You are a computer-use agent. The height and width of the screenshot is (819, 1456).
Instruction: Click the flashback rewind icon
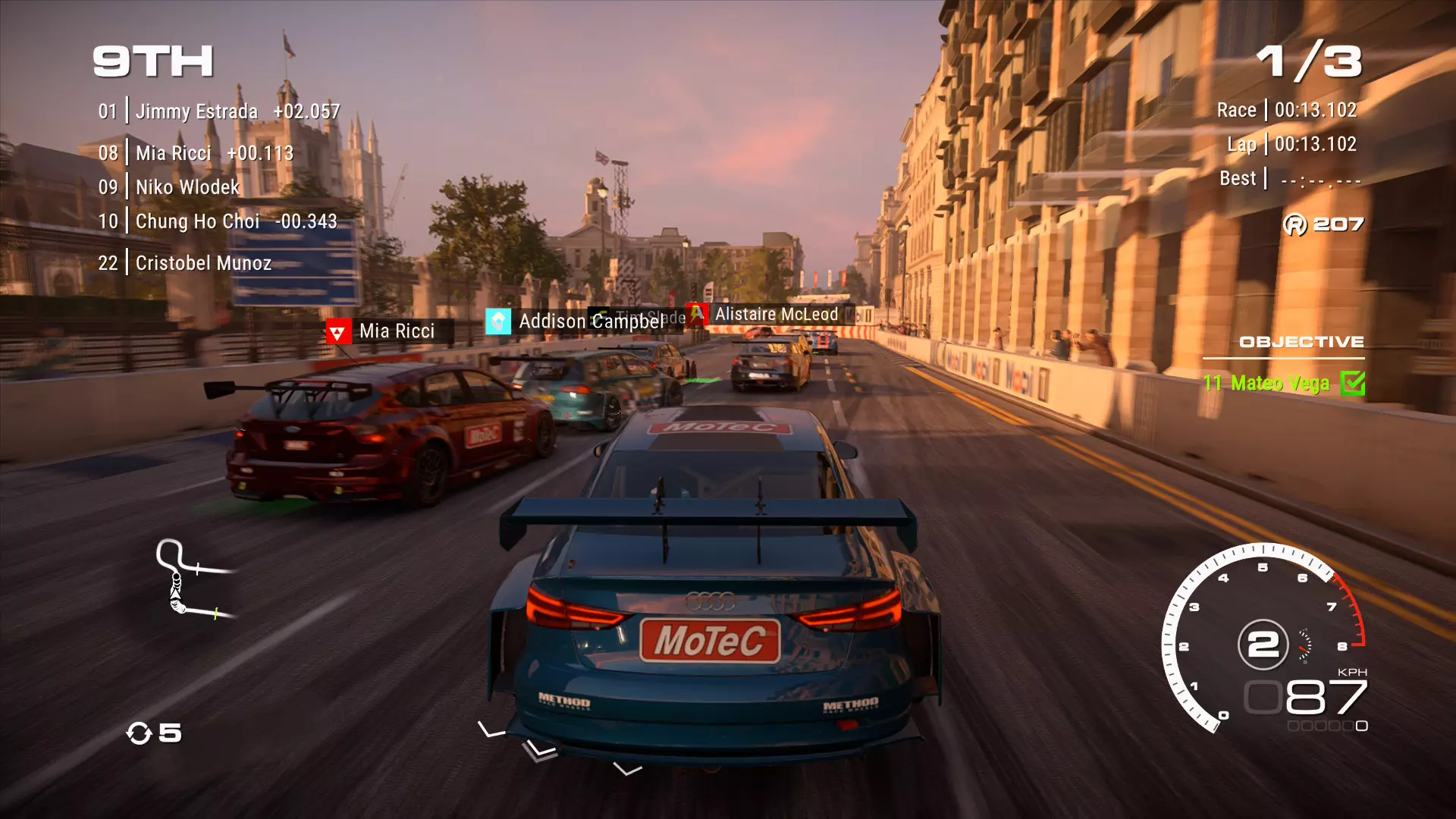[140, 733]
